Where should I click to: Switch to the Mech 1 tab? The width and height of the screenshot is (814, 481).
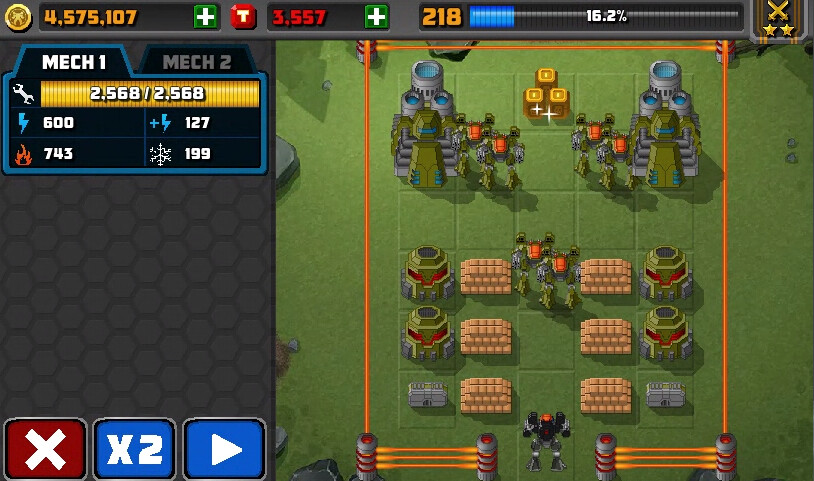pos(74,62)
